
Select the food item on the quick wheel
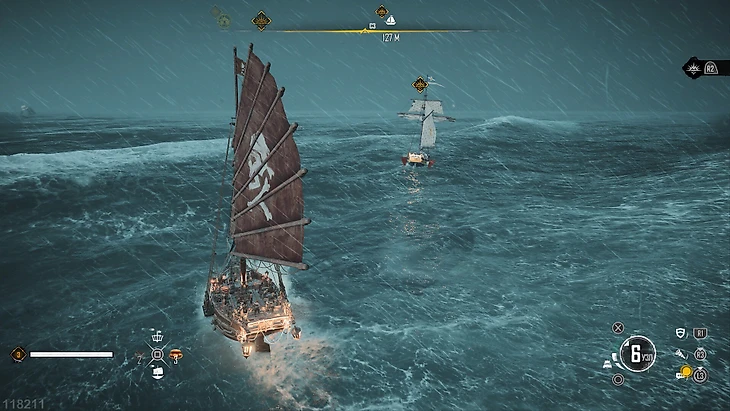click(x=176, y=354)
